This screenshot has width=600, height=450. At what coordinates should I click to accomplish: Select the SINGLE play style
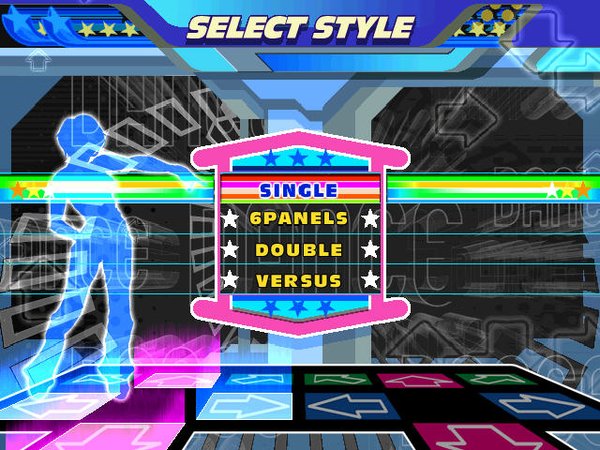tap(299, 189)
